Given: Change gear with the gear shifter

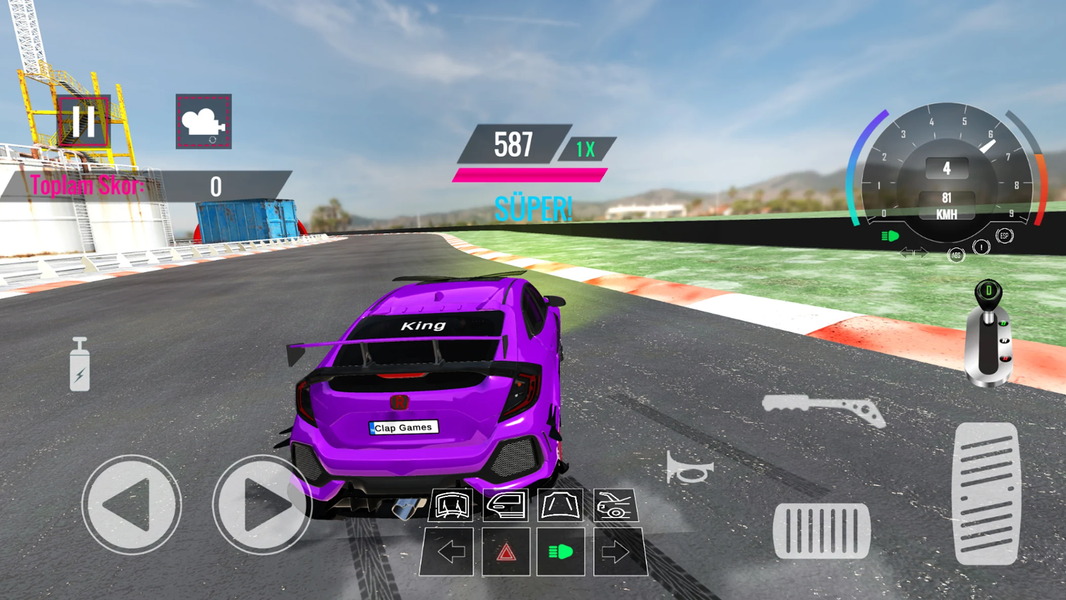Looking at the screenshot, I should pyautogui.click(x=989, y=332).
